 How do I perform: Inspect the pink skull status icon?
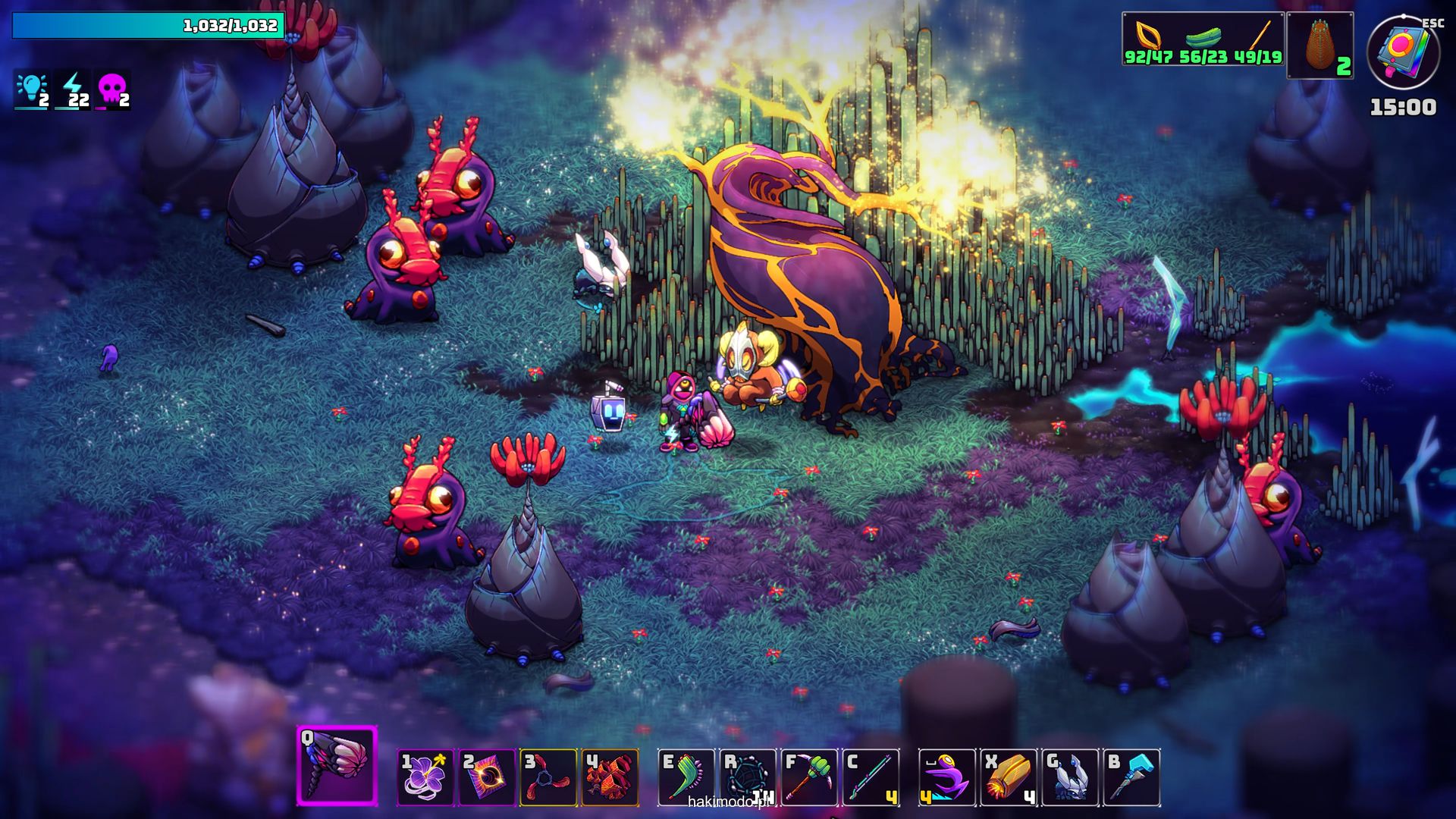113,90
